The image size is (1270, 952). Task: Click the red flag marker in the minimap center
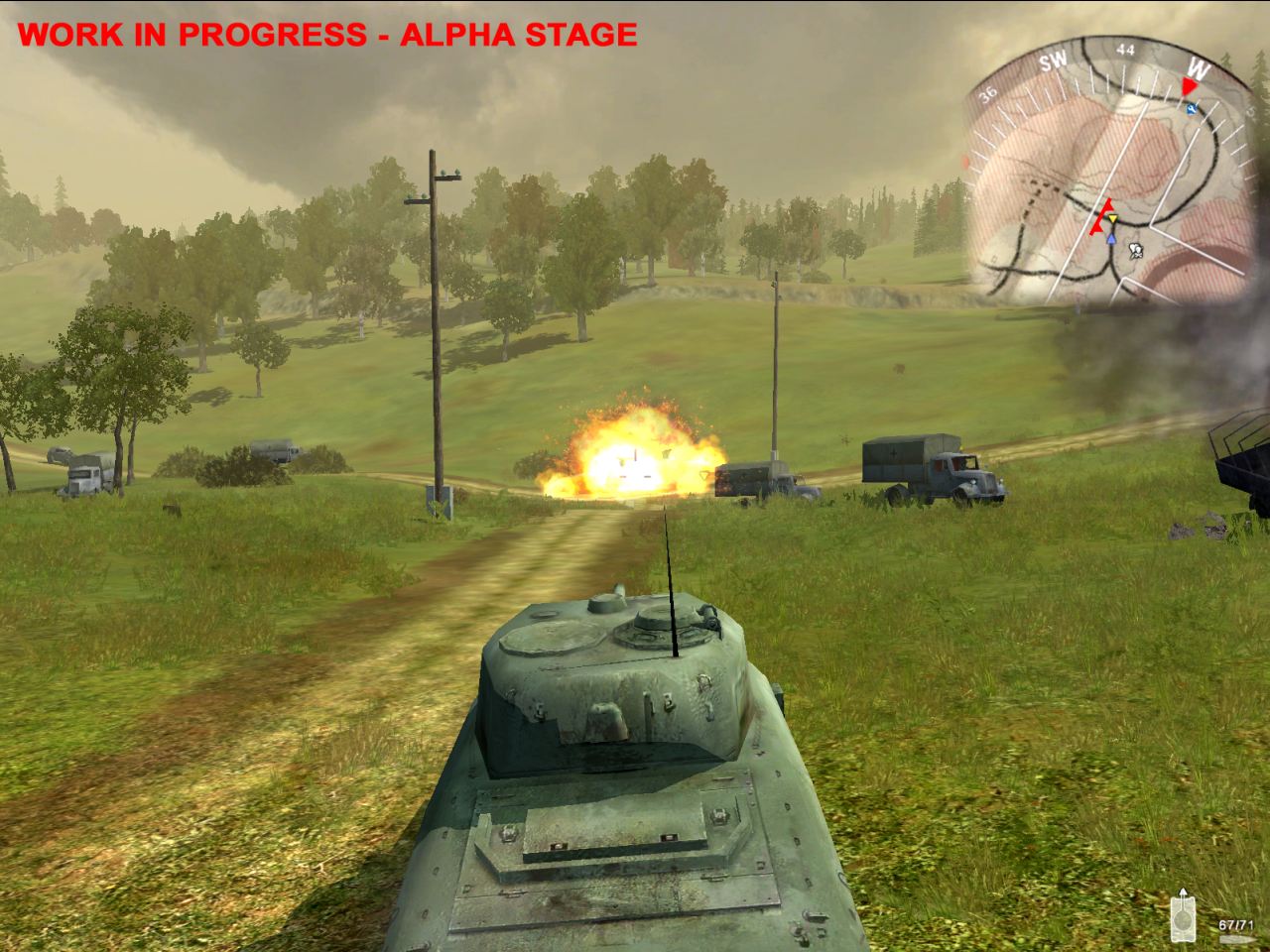(x=1101, y=215)
